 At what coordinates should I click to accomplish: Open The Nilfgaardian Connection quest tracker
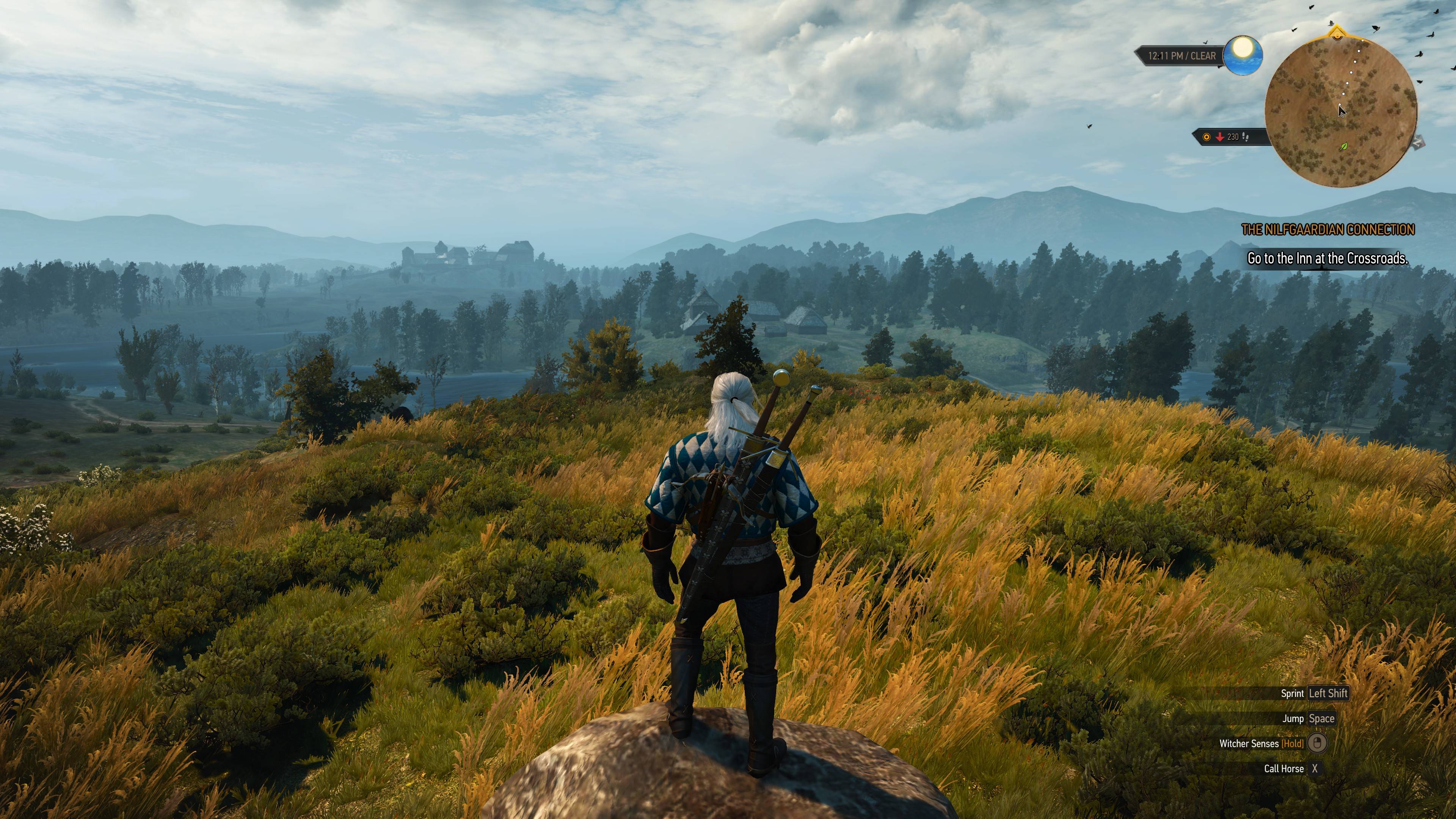[1328, 229]
